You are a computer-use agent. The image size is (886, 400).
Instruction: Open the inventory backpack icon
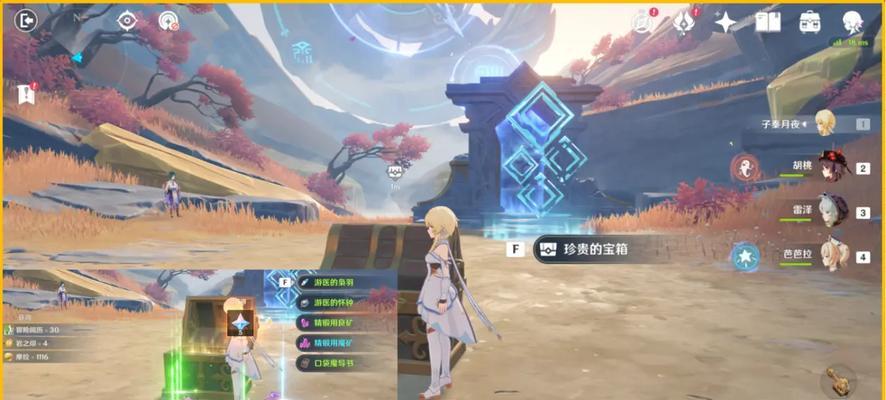809,21
